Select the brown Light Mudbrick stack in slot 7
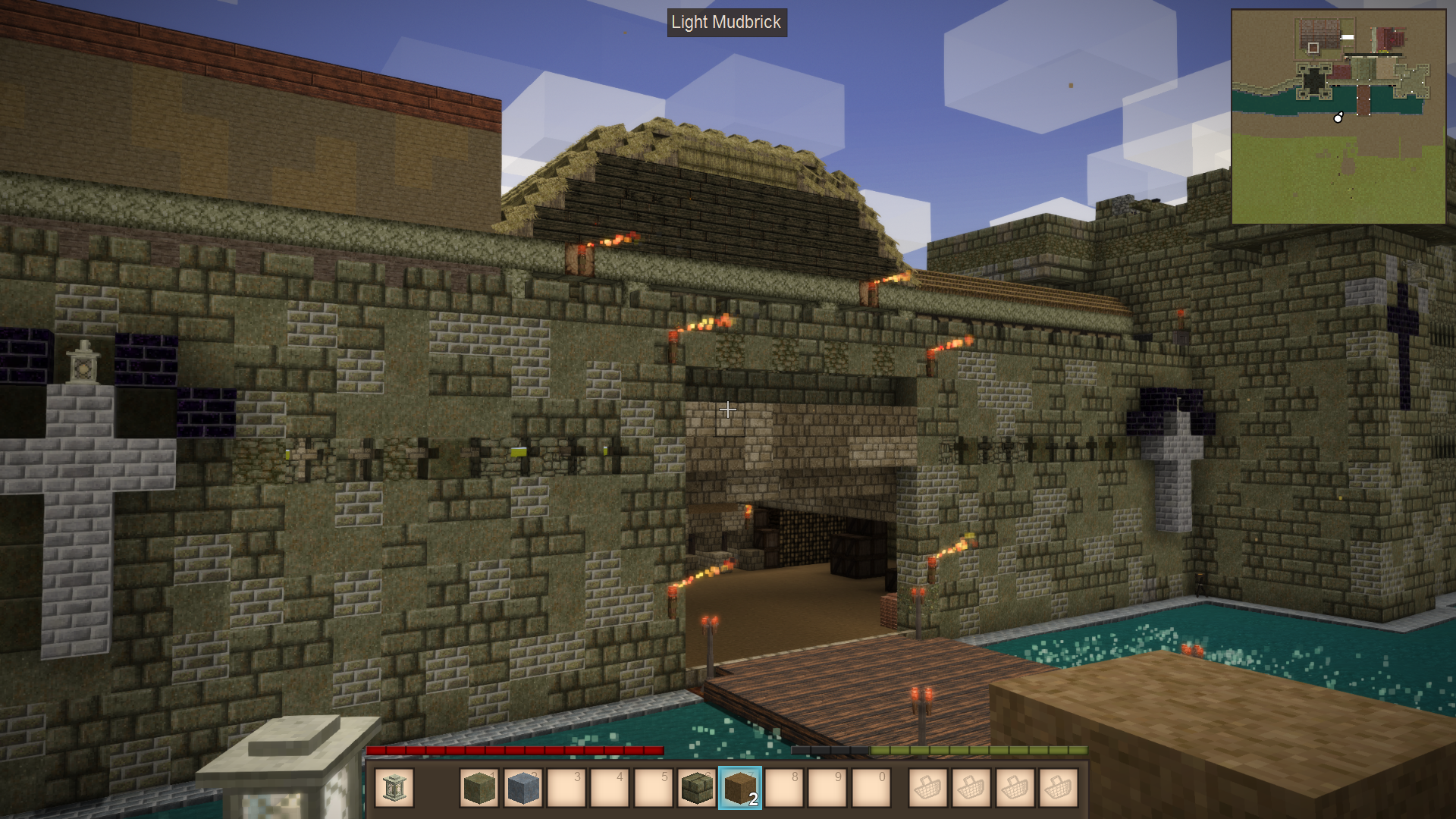This screenshot has height=819, width=1456. pyautogui.click(x=739, y=787)
